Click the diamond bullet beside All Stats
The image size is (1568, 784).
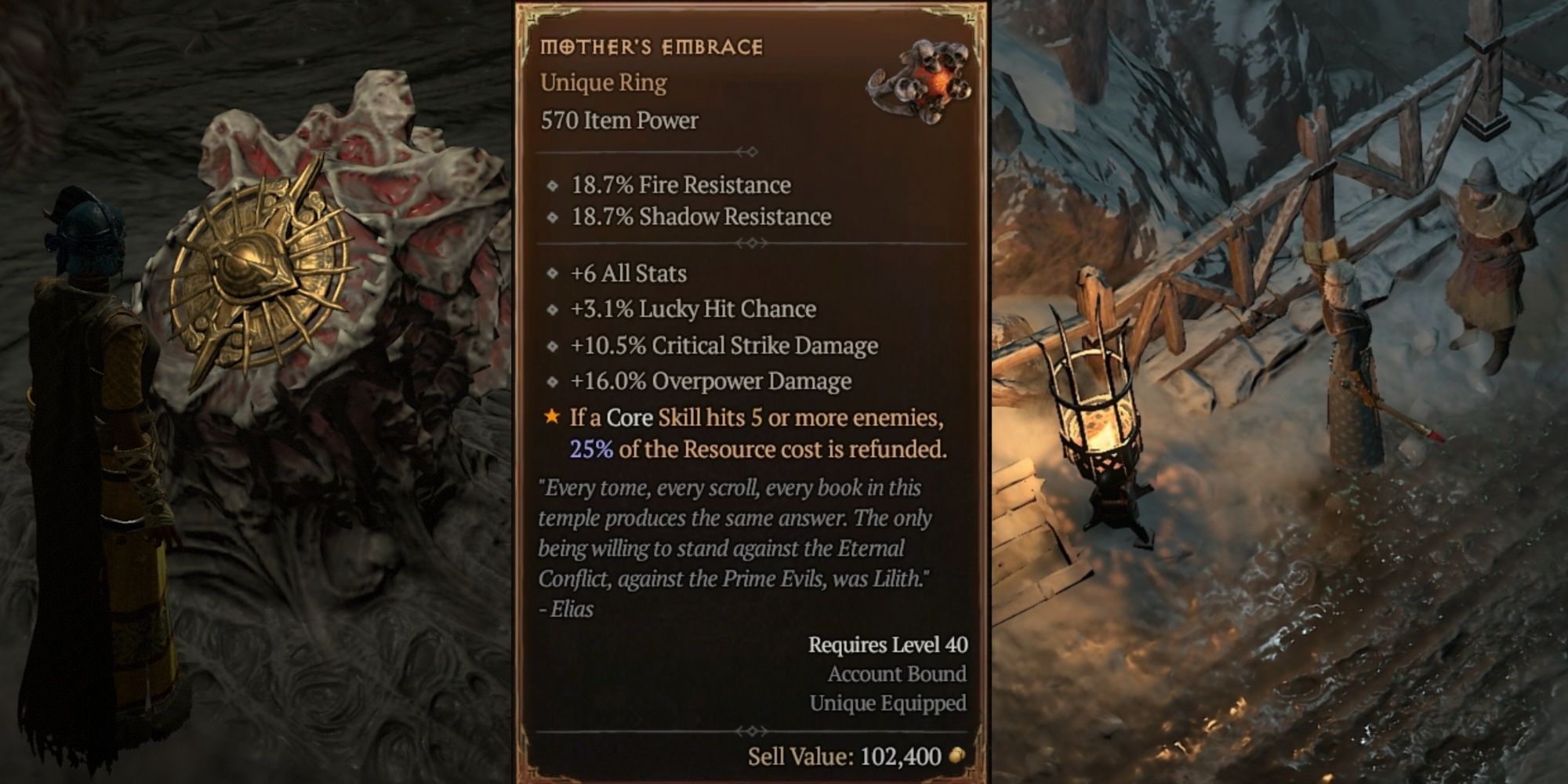pyautogui.click(x=551, y=273)
